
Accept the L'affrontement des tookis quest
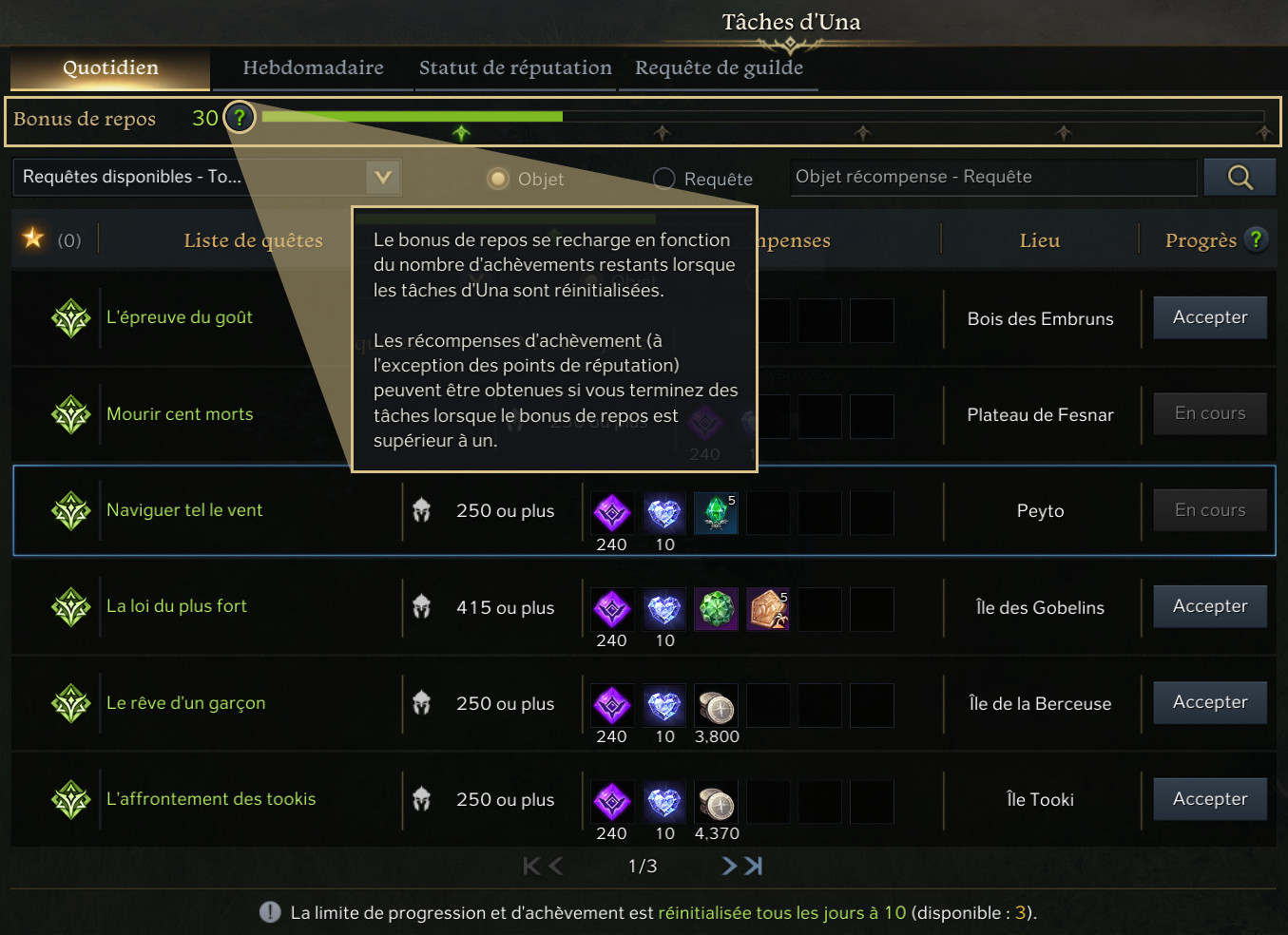coord(1209,799)
